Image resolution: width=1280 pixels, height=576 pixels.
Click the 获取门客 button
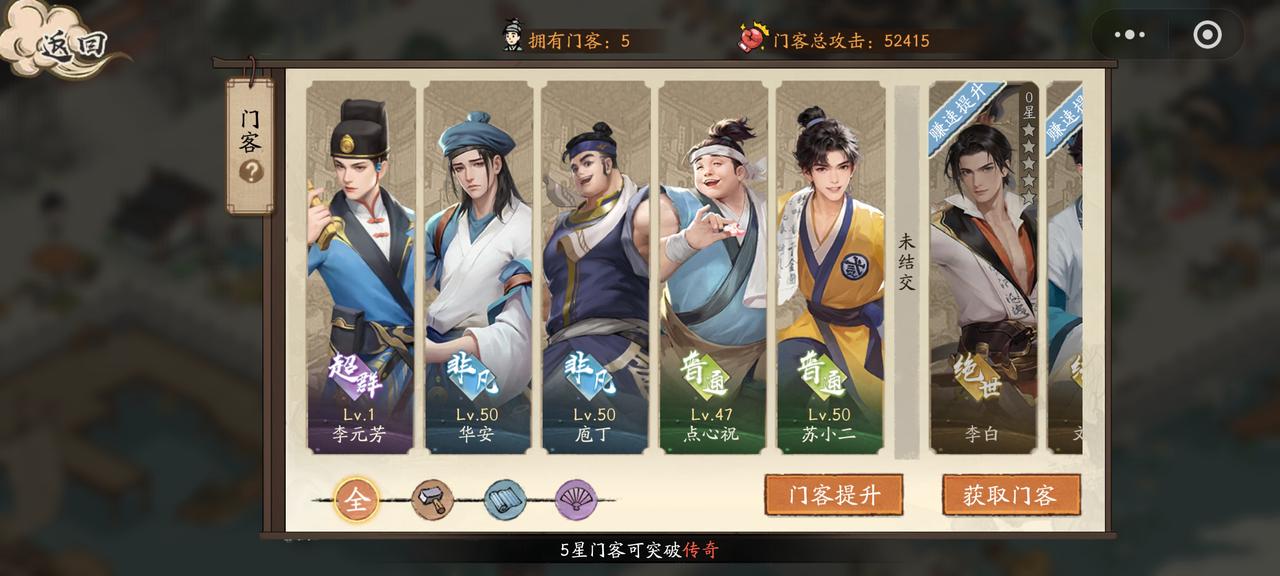[1011, 495]
